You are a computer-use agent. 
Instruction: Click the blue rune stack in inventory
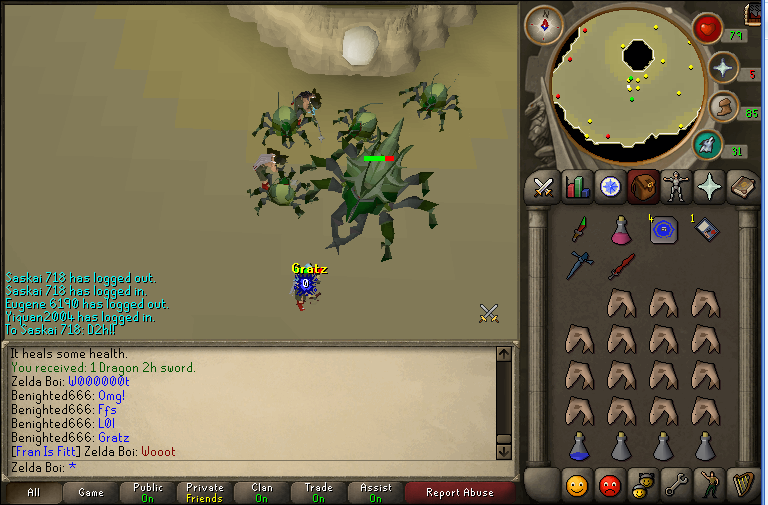[663, 230]
